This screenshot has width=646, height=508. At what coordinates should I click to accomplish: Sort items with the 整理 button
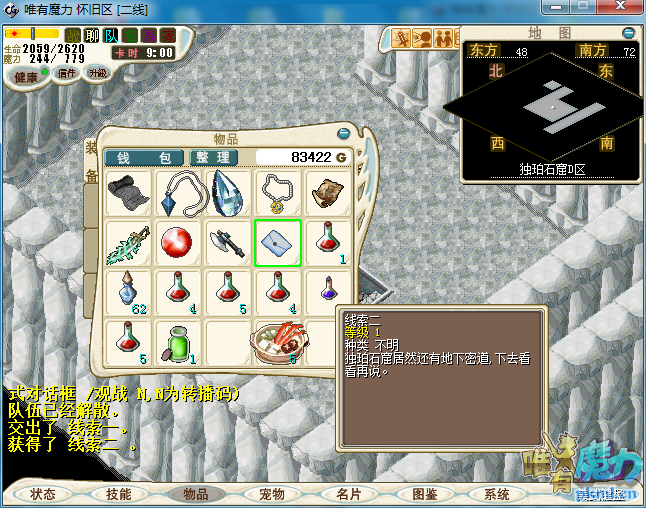pyautogui.click(x=213, y=158)
